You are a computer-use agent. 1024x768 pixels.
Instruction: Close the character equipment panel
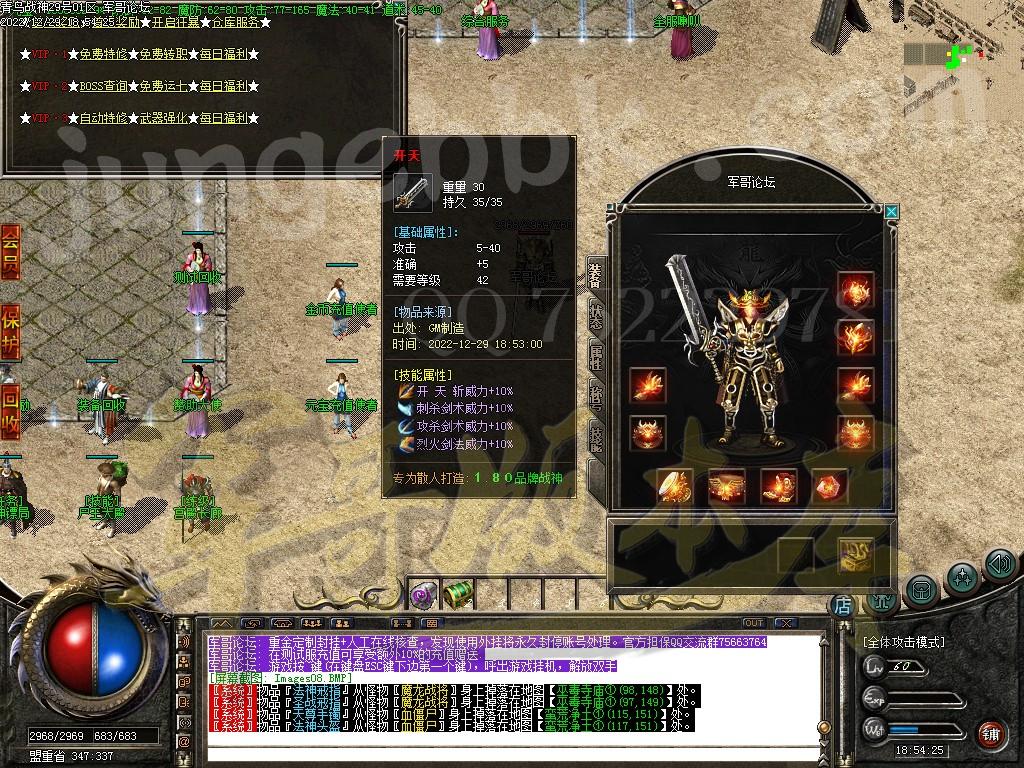(x=891, y=212)
